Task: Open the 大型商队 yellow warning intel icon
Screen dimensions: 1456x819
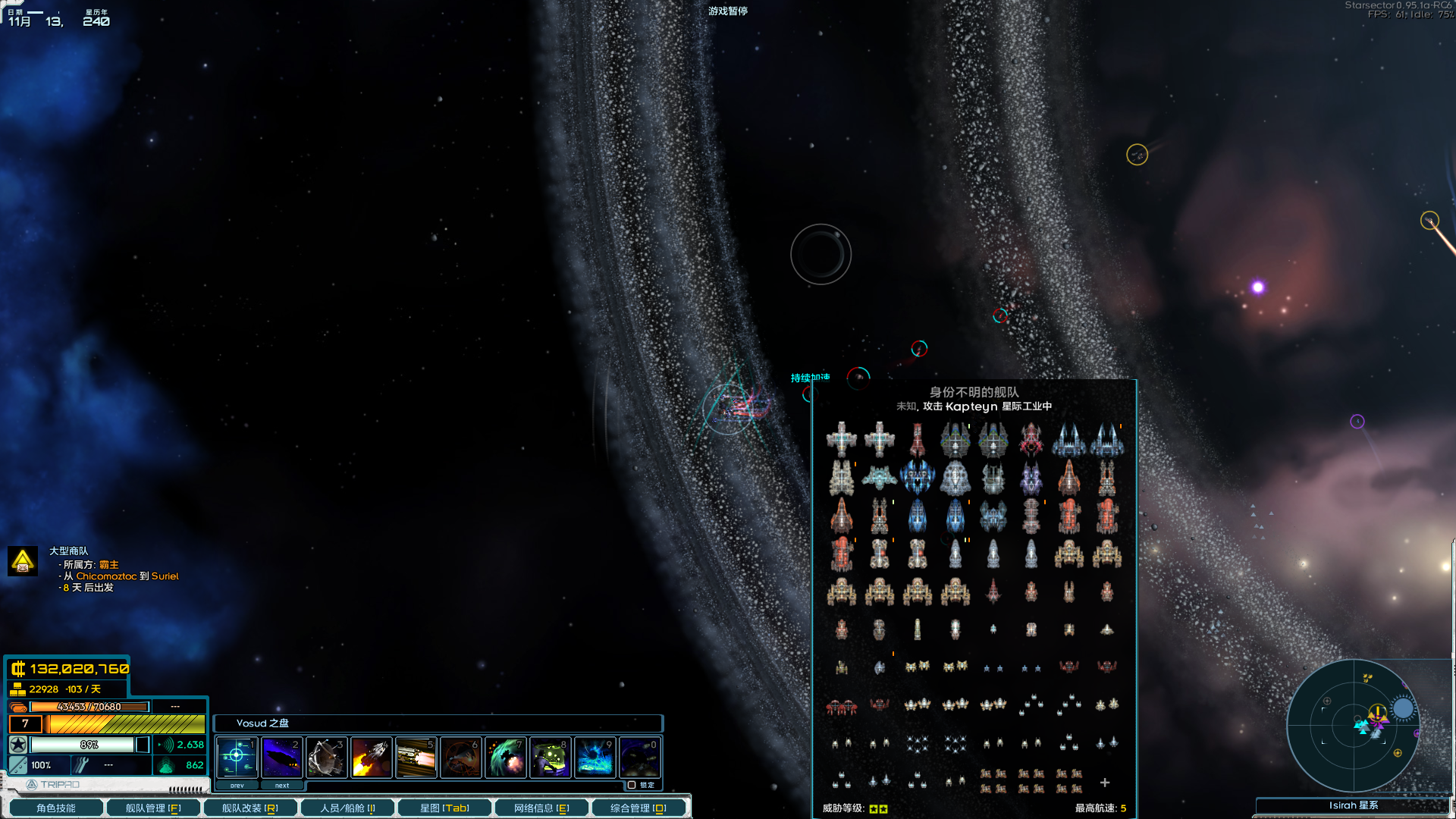Action: click(22, 562)
